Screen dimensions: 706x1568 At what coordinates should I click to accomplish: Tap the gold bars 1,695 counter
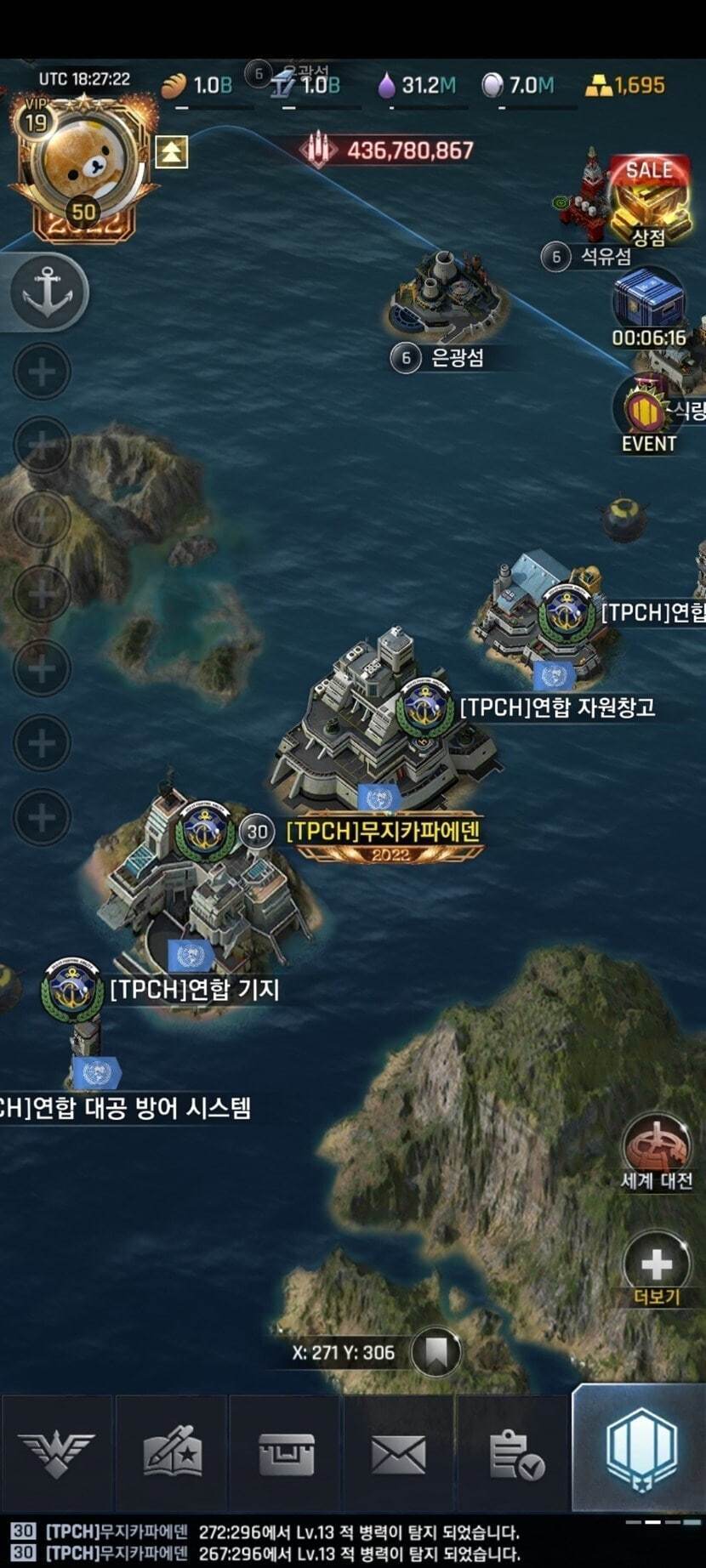(626, 85)
